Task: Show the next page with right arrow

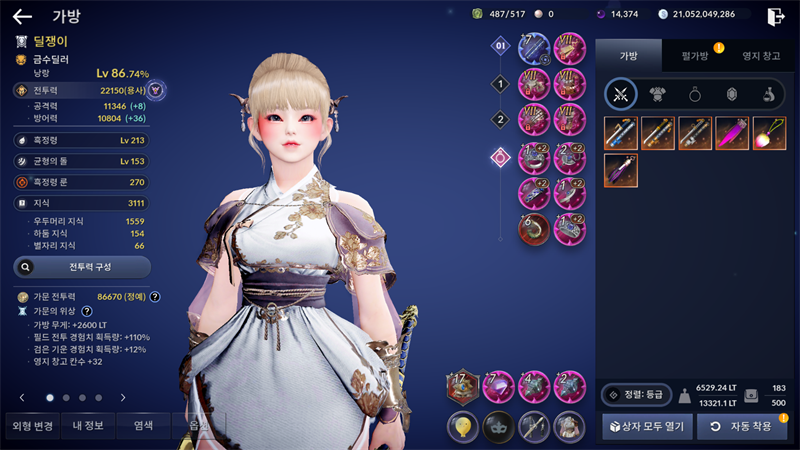Action: tap(123, 397)
